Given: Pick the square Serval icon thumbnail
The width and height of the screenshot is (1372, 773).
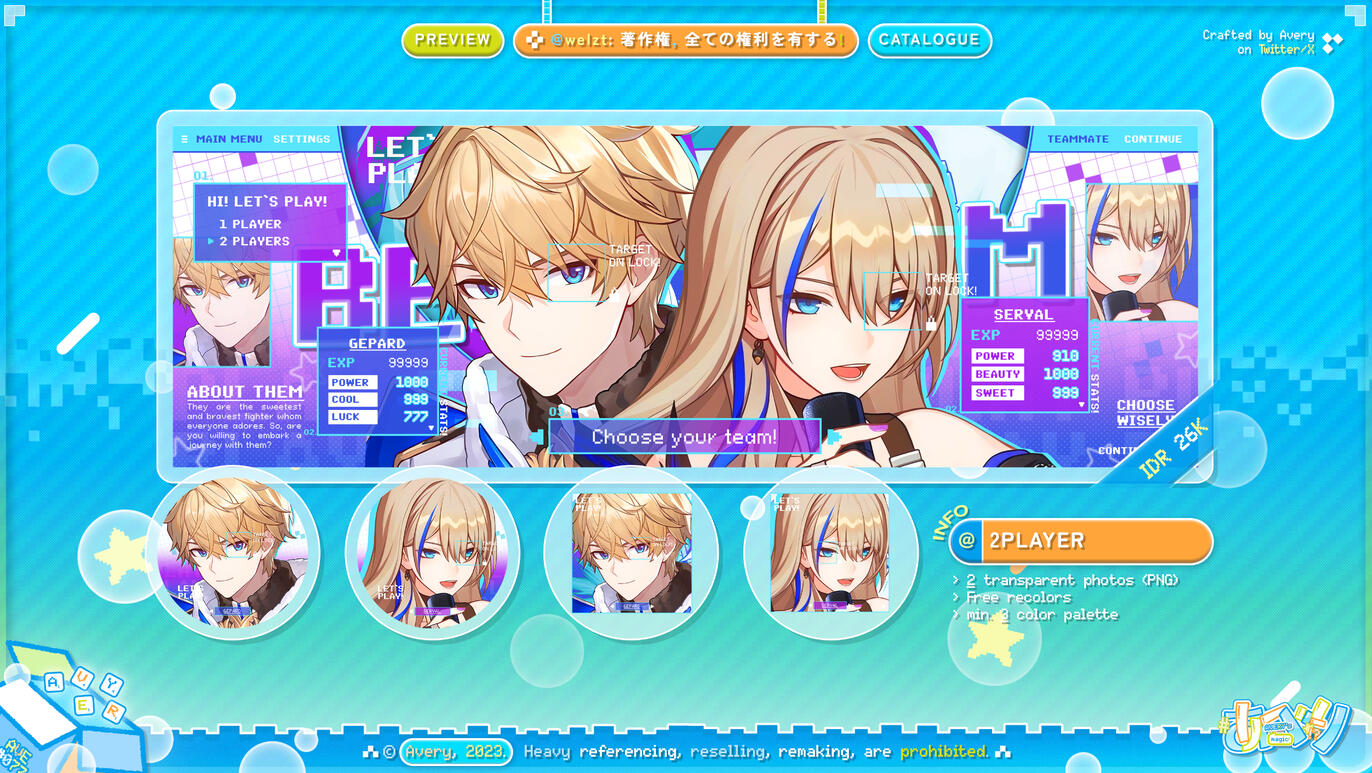Looking at the screenshot, I should coord(830,552).
